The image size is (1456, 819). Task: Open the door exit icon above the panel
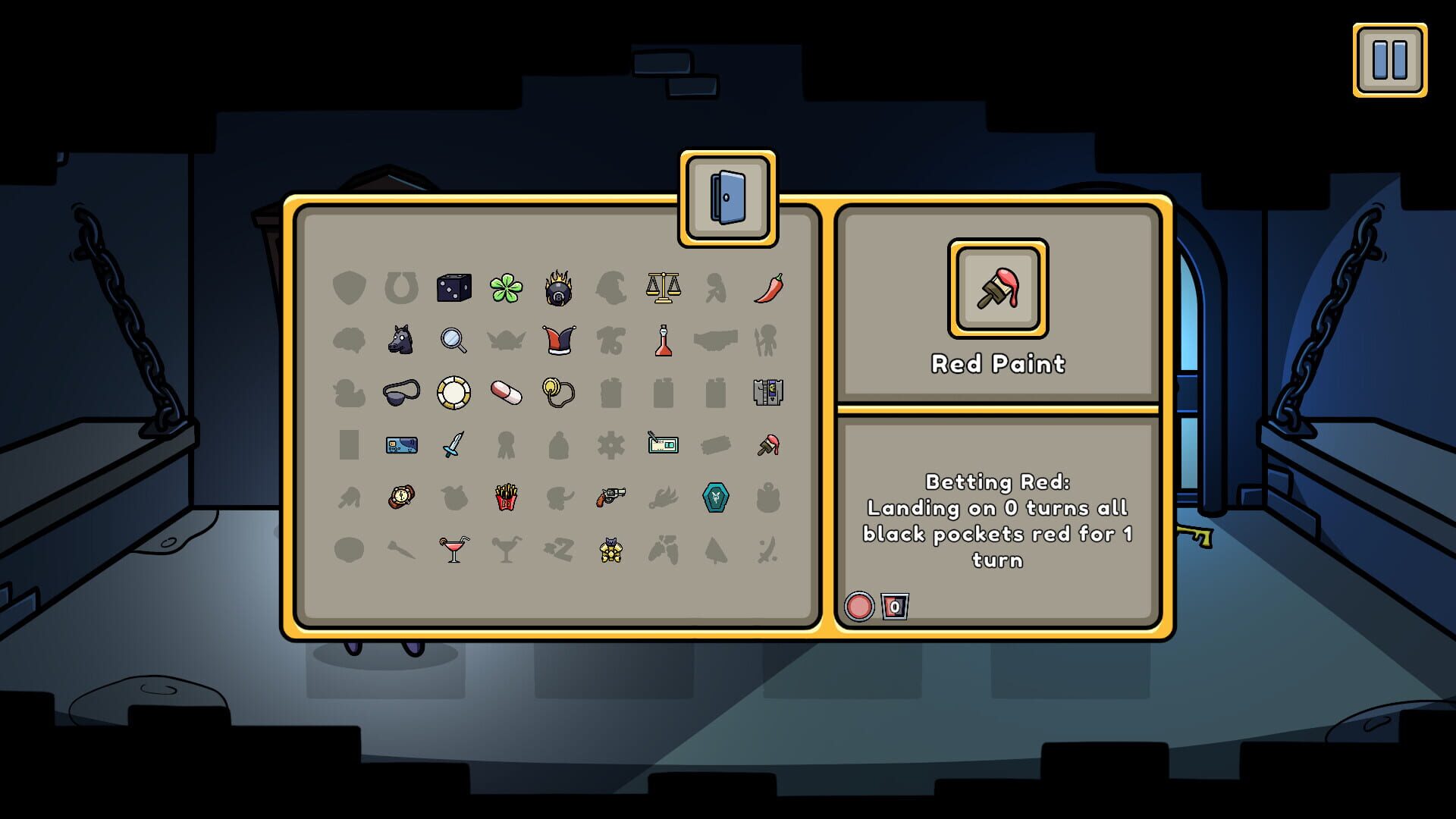[729, 198]
